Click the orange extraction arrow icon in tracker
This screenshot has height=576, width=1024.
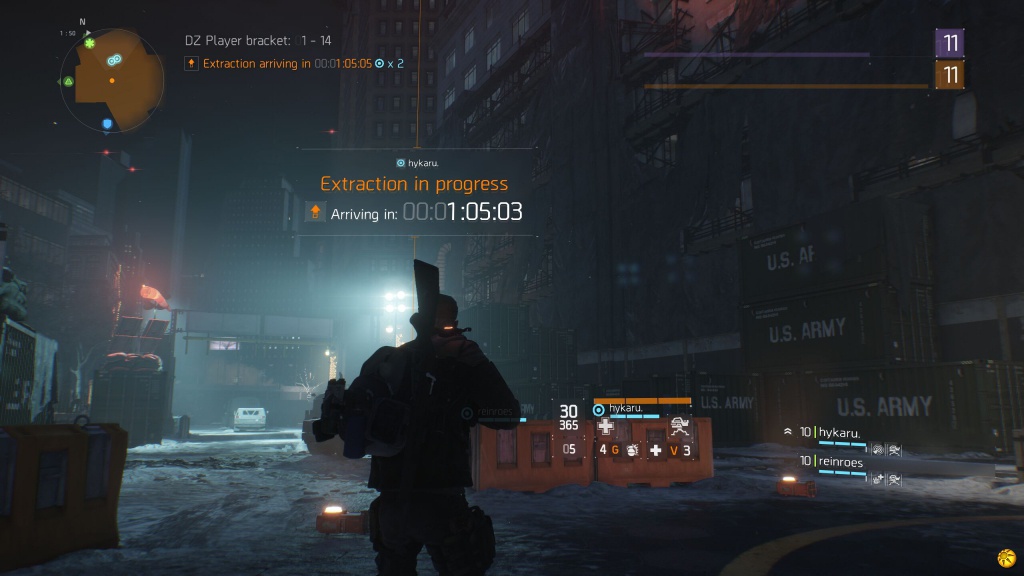(191, 64)
